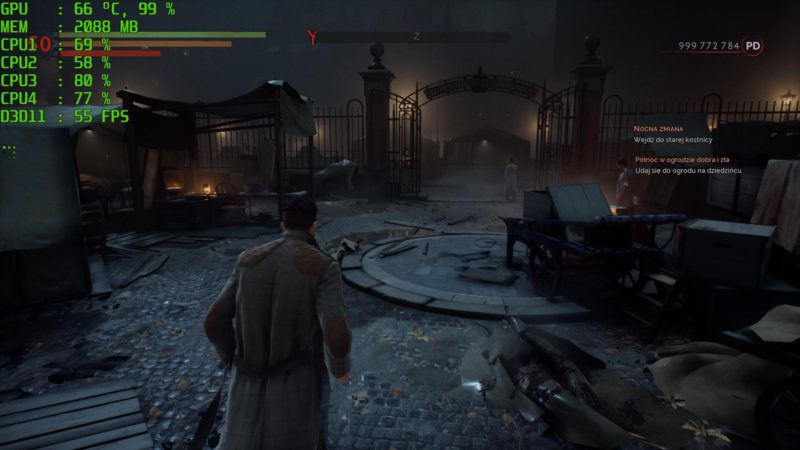Select the Północ w ogrodzie dobra i zła quest
Image resolution: width=800 pixels, height=450 pixels.
pyautogui.click(x=687, y=160)
